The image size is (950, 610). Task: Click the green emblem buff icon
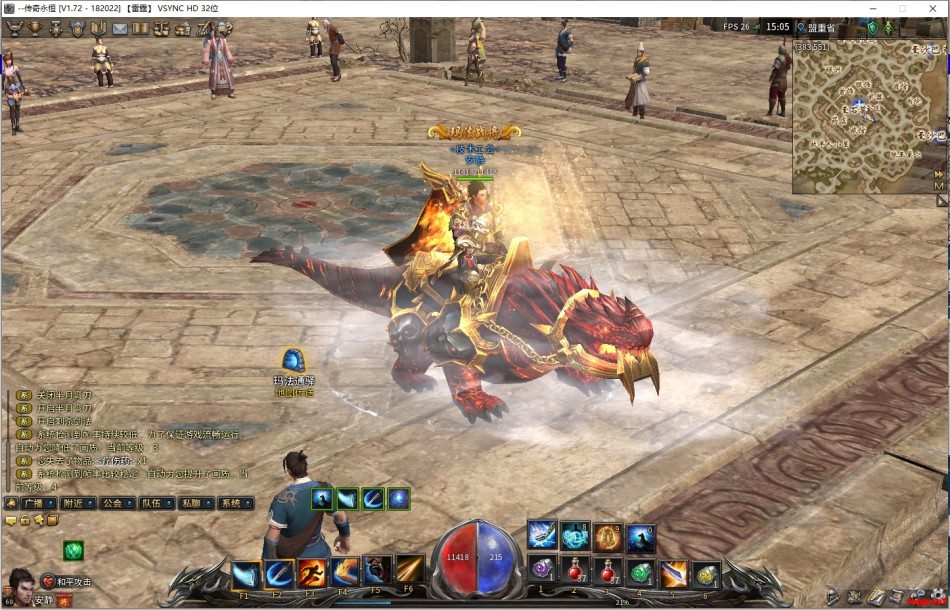pos(73,549)
